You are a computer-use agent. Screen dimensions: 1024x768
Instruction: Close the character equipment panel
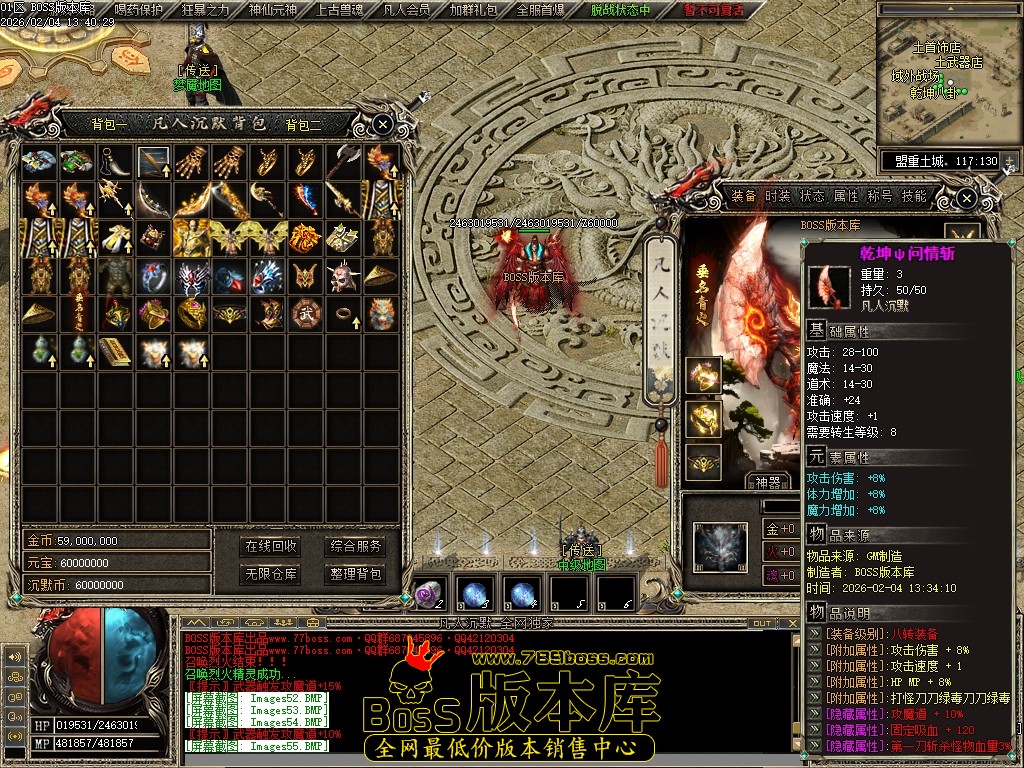click(966, 198)
